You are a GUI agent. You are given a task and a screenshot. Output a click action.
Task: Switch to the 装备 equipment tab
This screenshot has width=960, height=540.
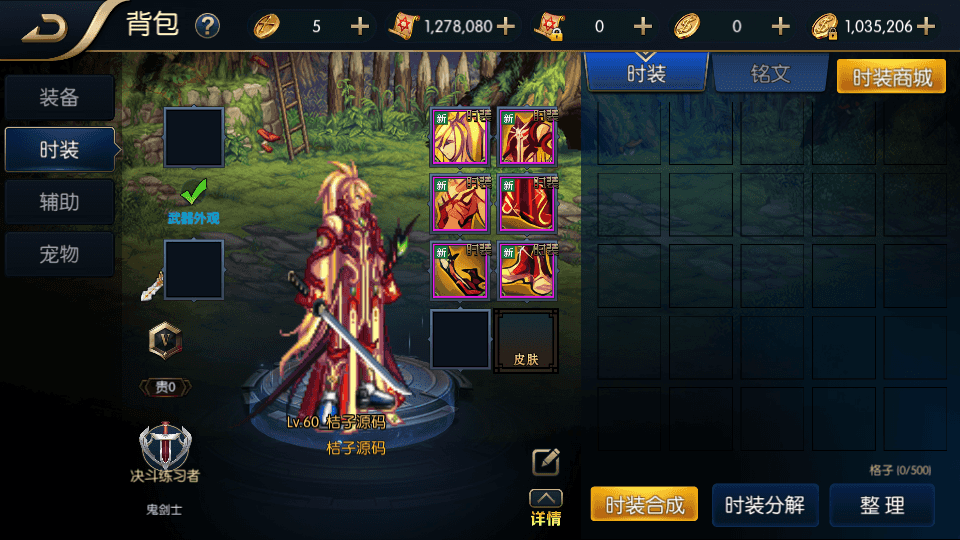click(x=59, y=98)
